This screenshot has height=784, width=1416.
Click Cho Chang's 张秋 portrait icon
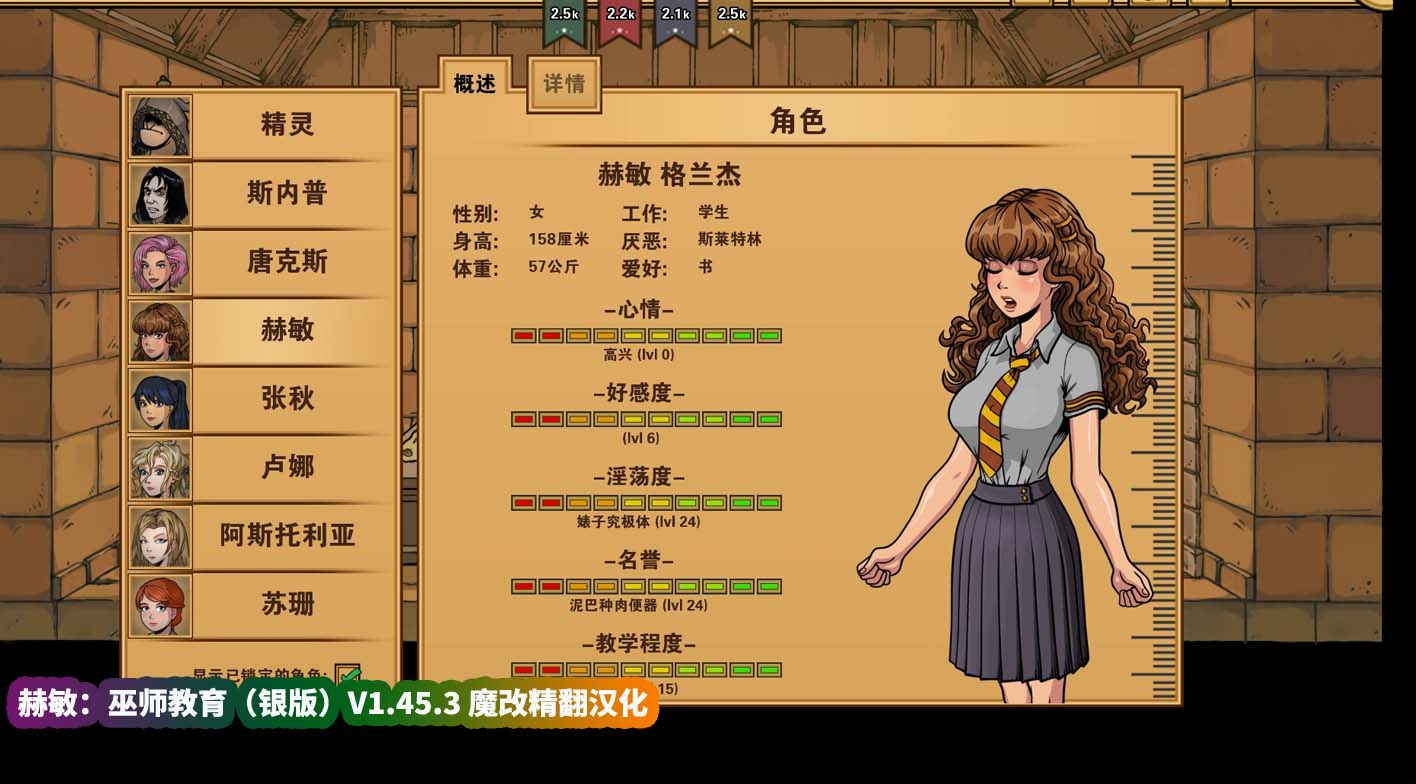pos(160,399)
